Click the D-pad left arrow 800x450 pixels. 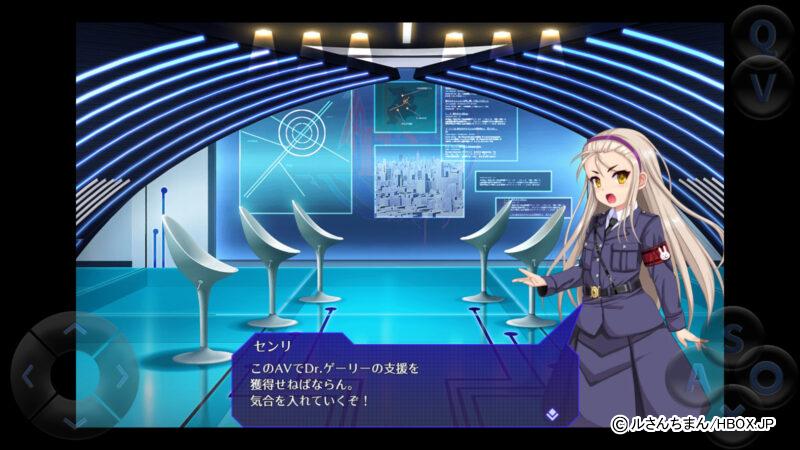tap(29, 377)
